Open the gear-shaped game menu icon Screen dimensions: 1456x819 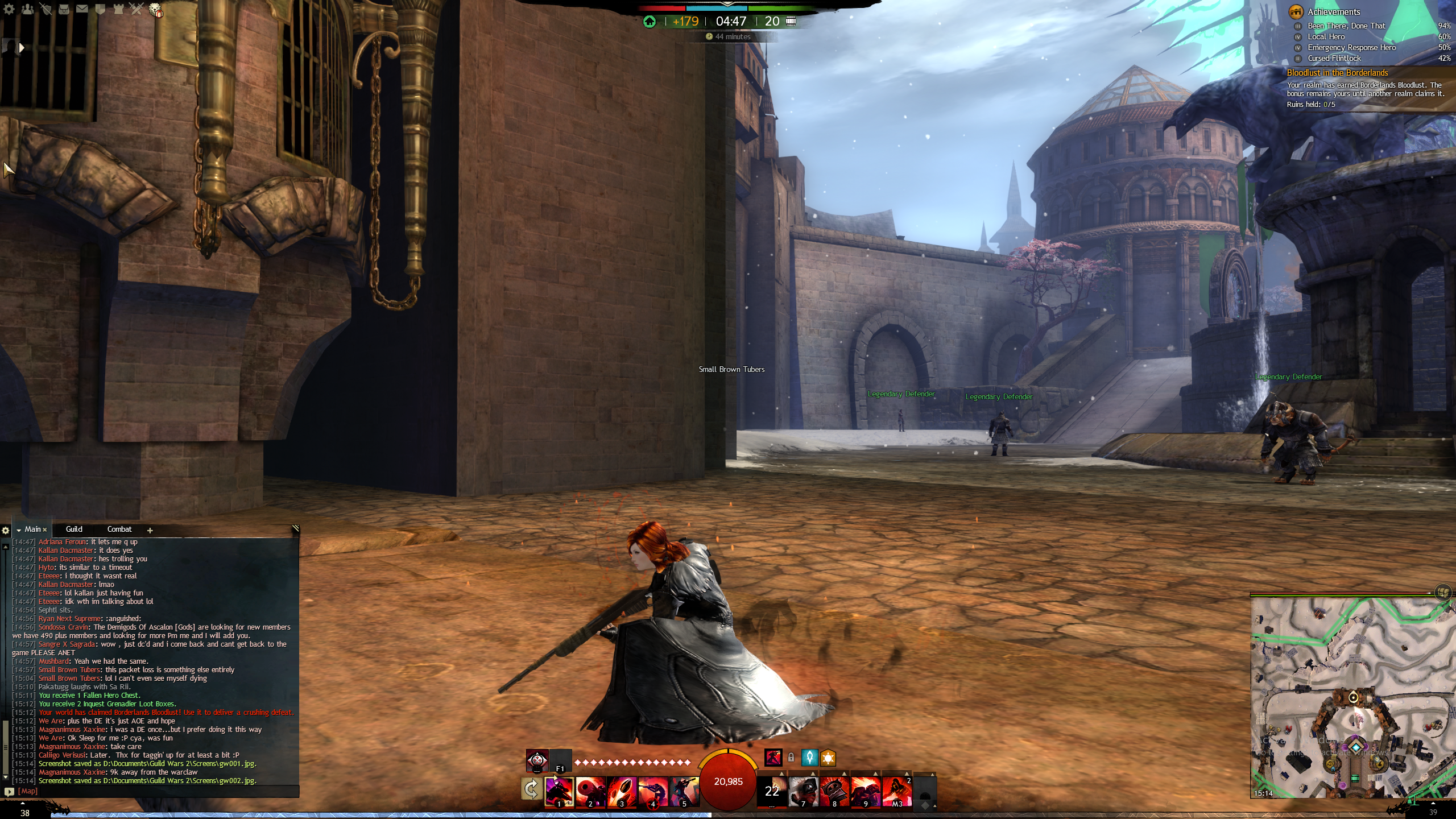[x=9, y=9]
